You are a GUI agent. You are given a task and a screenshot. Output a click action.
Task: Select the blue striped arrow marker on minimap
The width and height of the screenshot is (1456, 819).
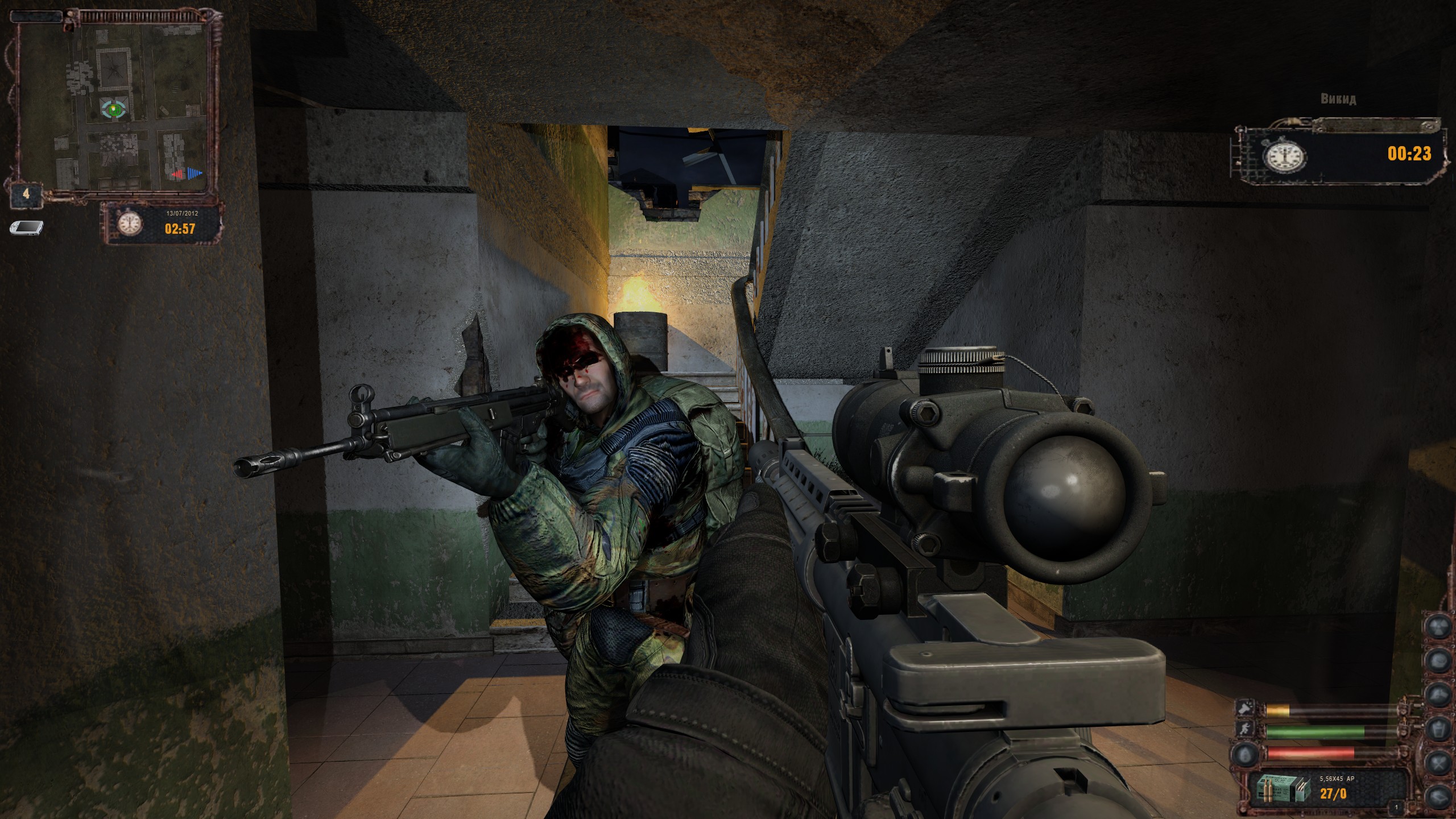pyautogui.click(x=195, y=173)
